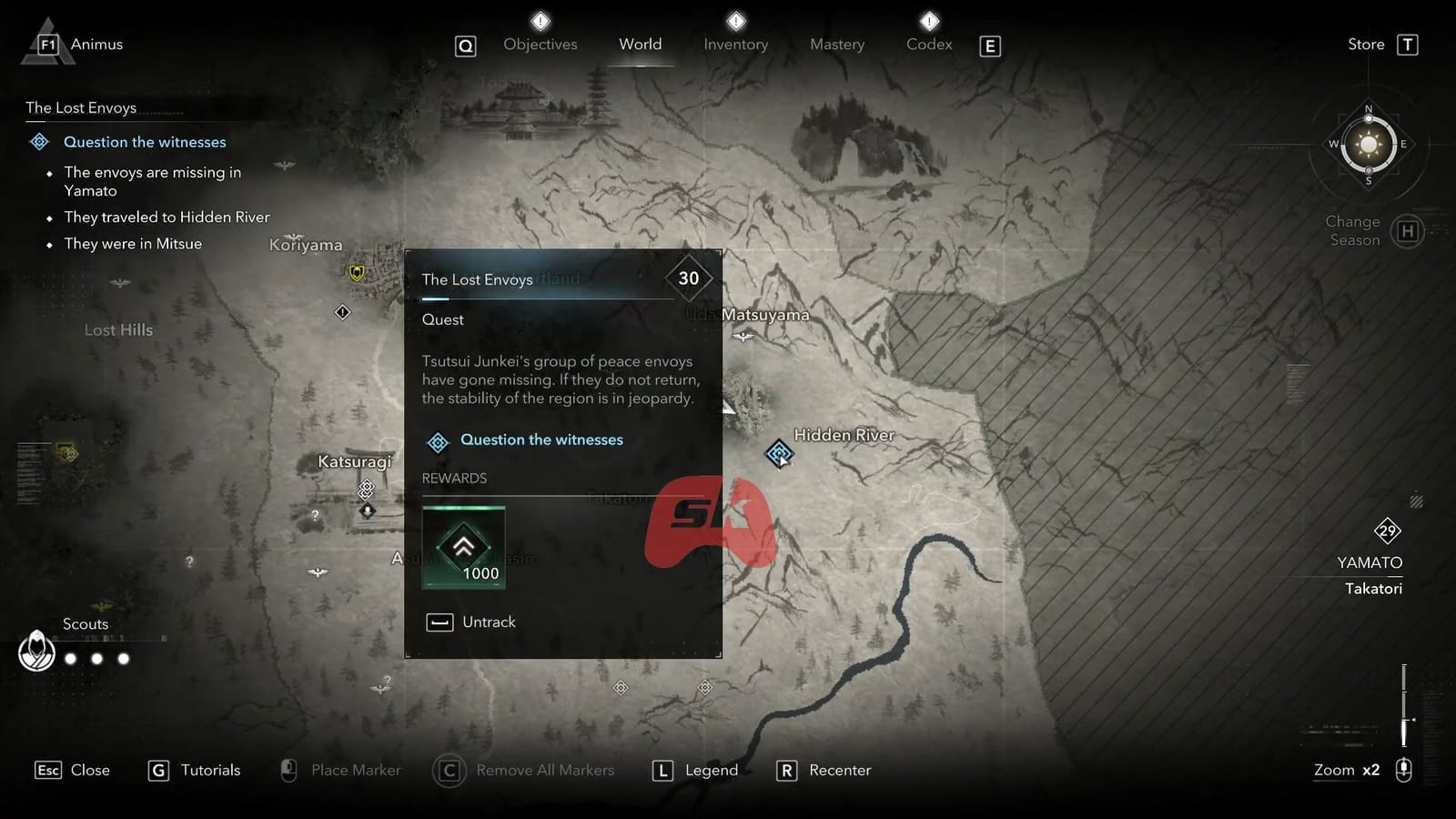Click the Scouts icon in bottom left
Viewport: 1456px width, 819px height.
coord(36,652)
